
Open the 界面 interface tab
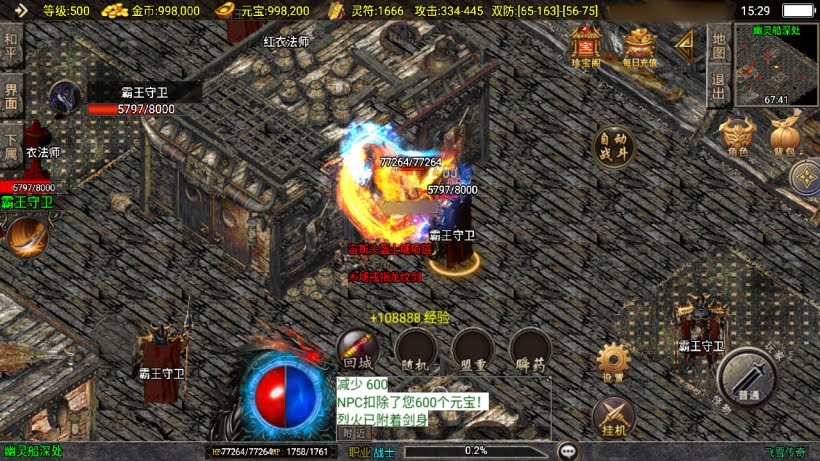click(x=11, y=96)
